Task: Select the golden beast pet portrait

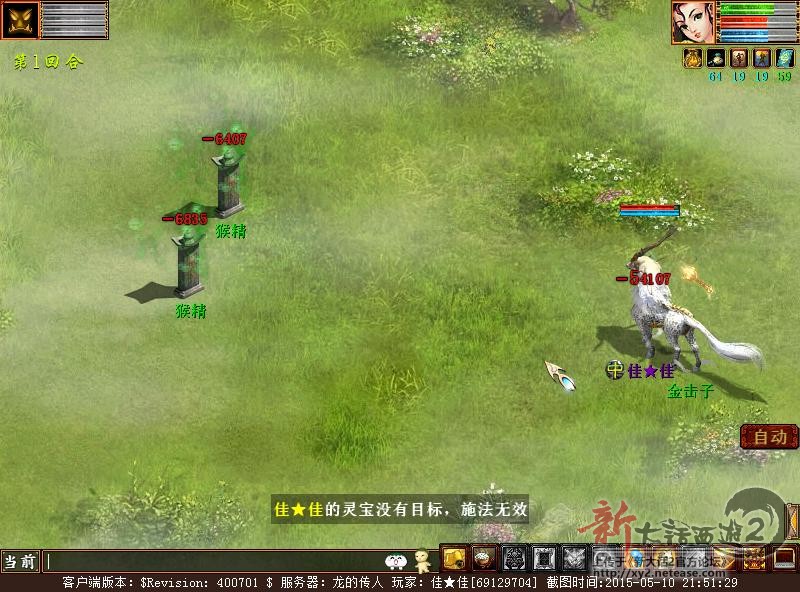Action: pos(20,19)
